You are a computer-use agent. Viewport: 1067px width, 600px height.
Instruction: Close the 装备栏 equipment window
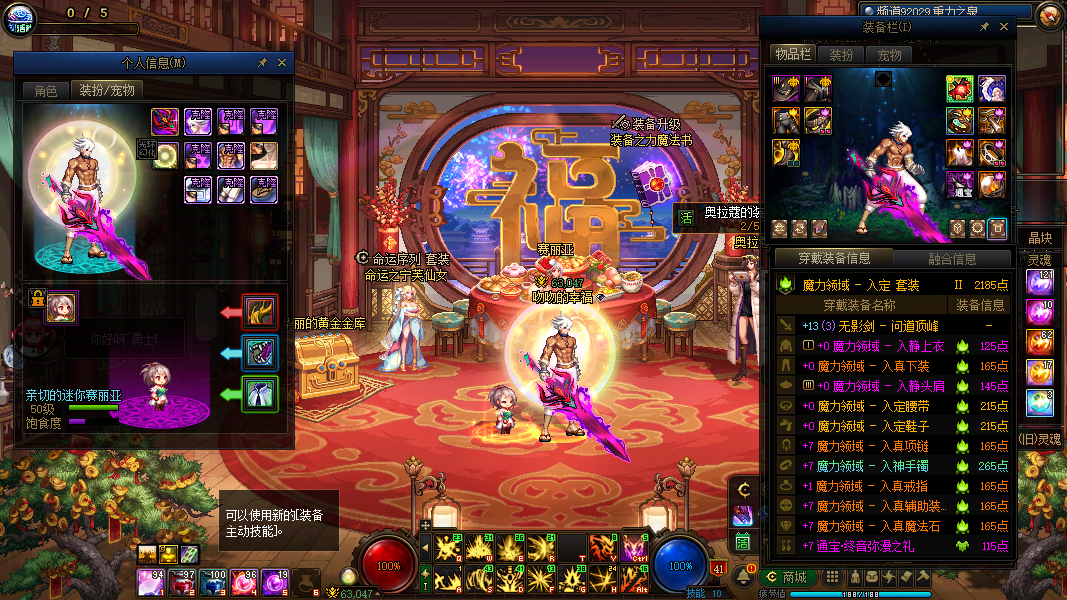[1005, 26]
